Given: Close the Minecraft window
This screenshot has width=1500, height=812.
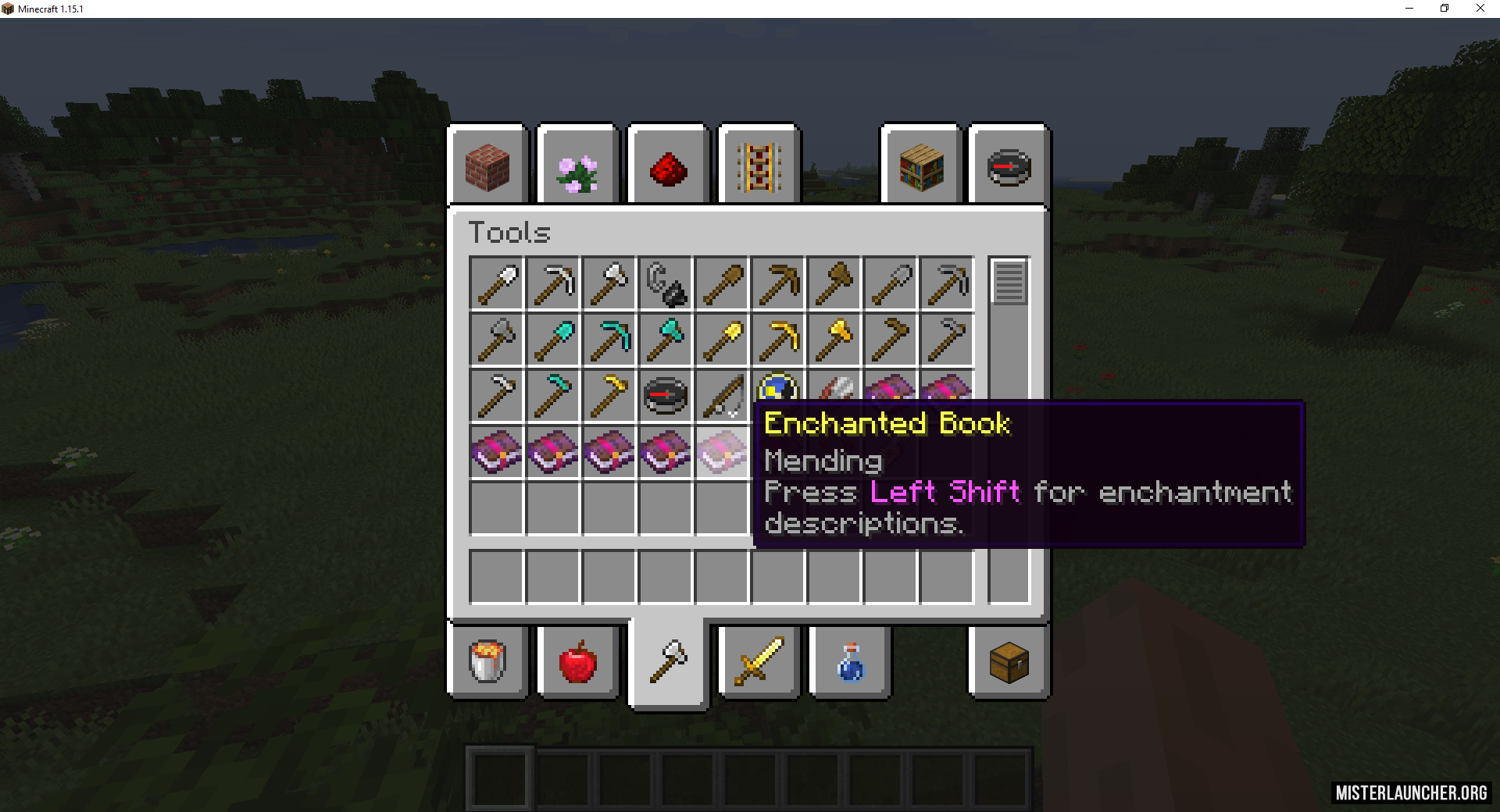Looking at the screenshot, I should tap(1480, 9).
